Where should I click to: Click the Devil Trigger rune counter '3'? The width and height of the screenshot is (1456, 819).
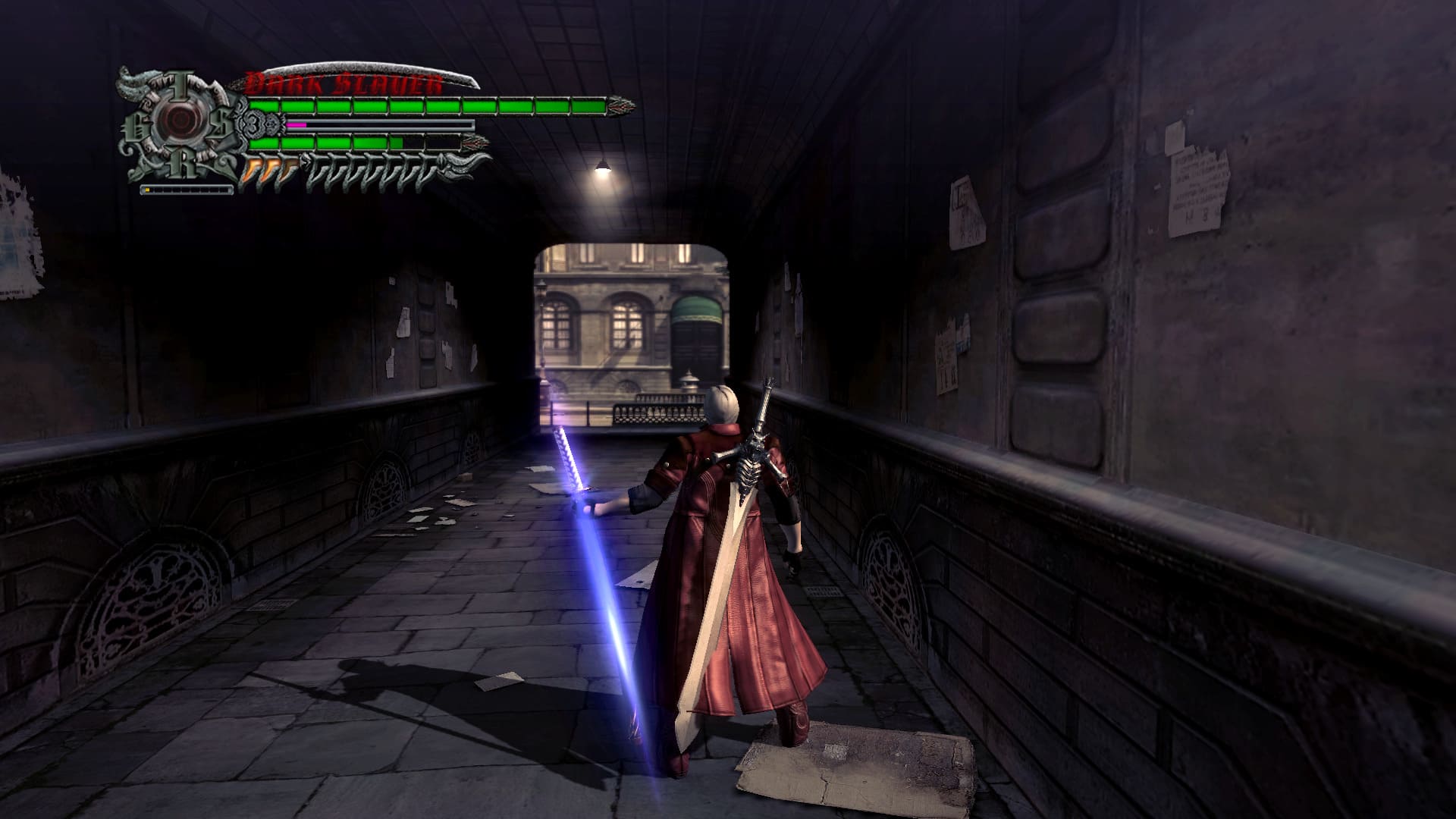tap(253, 124)
